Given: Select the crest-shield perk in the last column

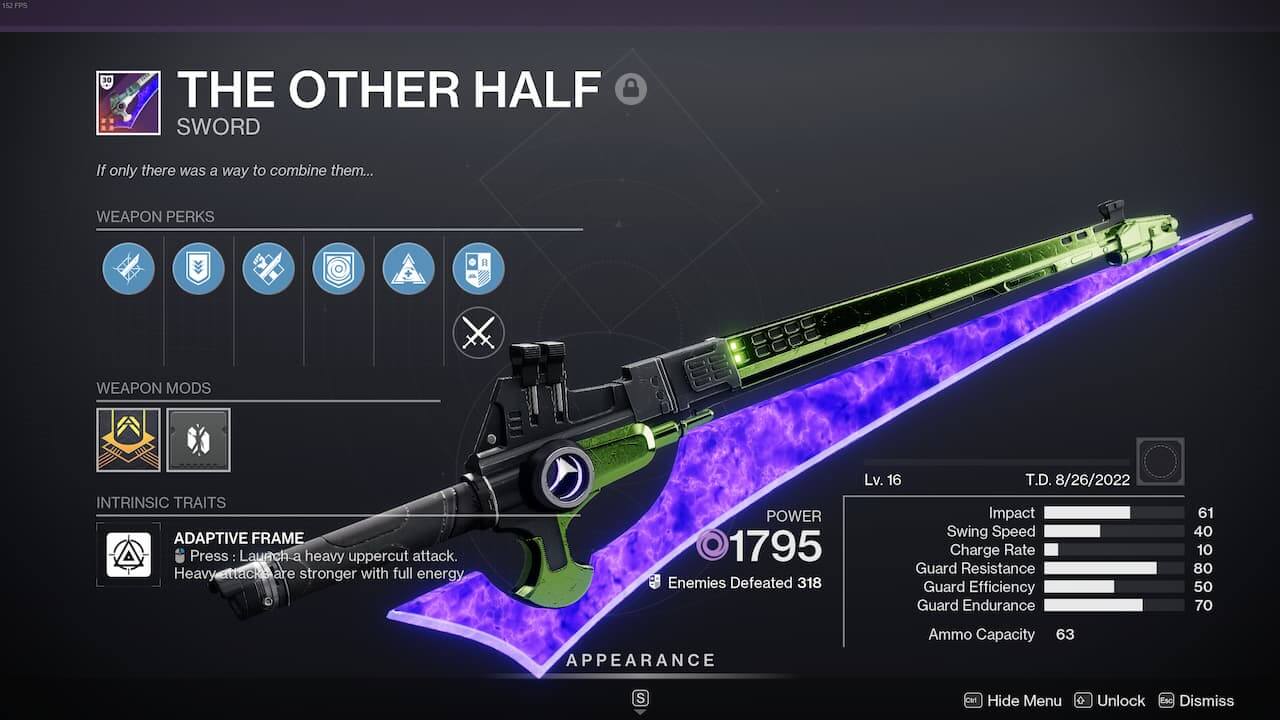Looking at the screenshot, I should point(478,268).
